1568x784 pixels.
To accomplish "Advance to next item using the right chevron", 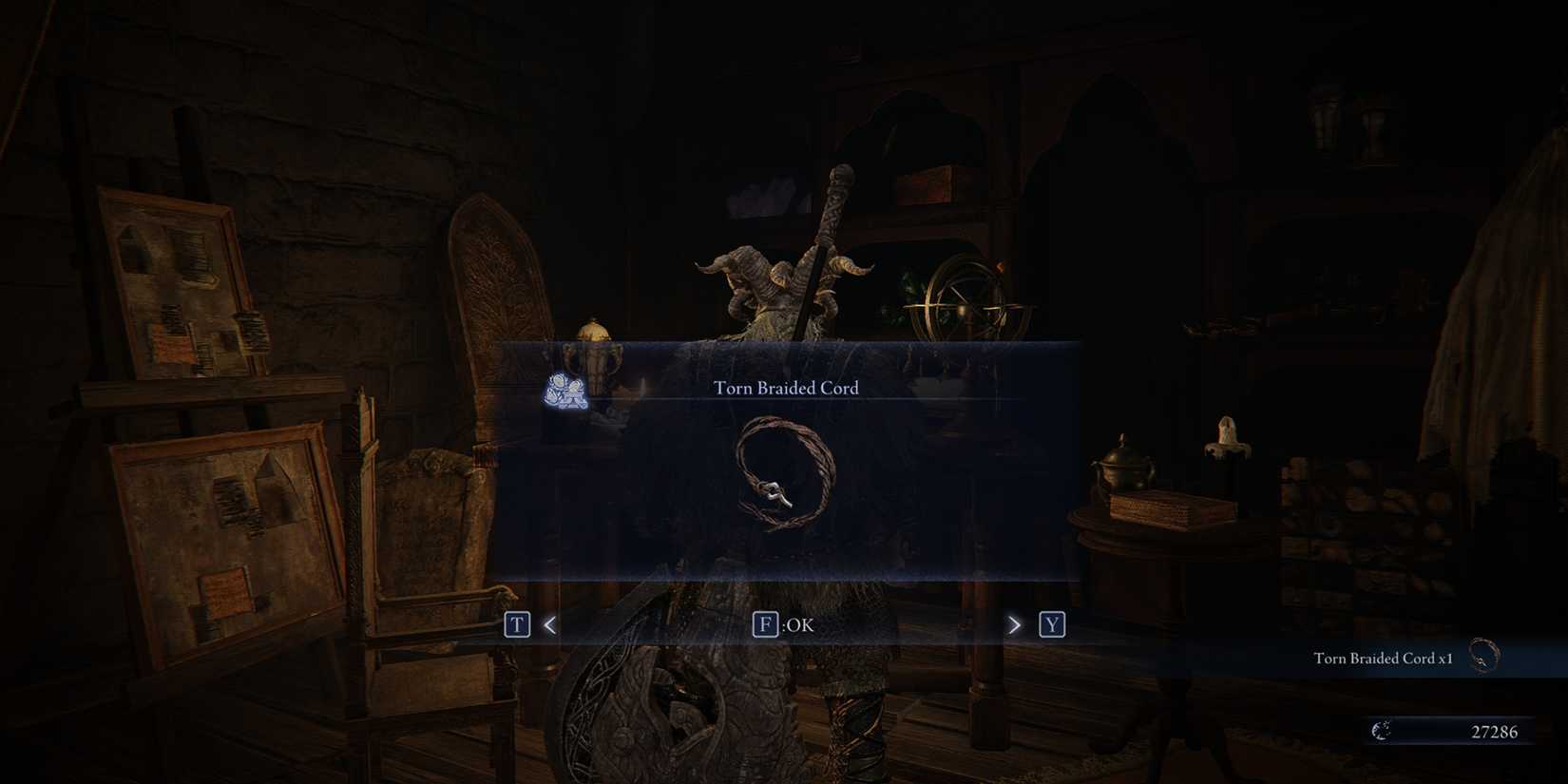I will [1013, 625].
